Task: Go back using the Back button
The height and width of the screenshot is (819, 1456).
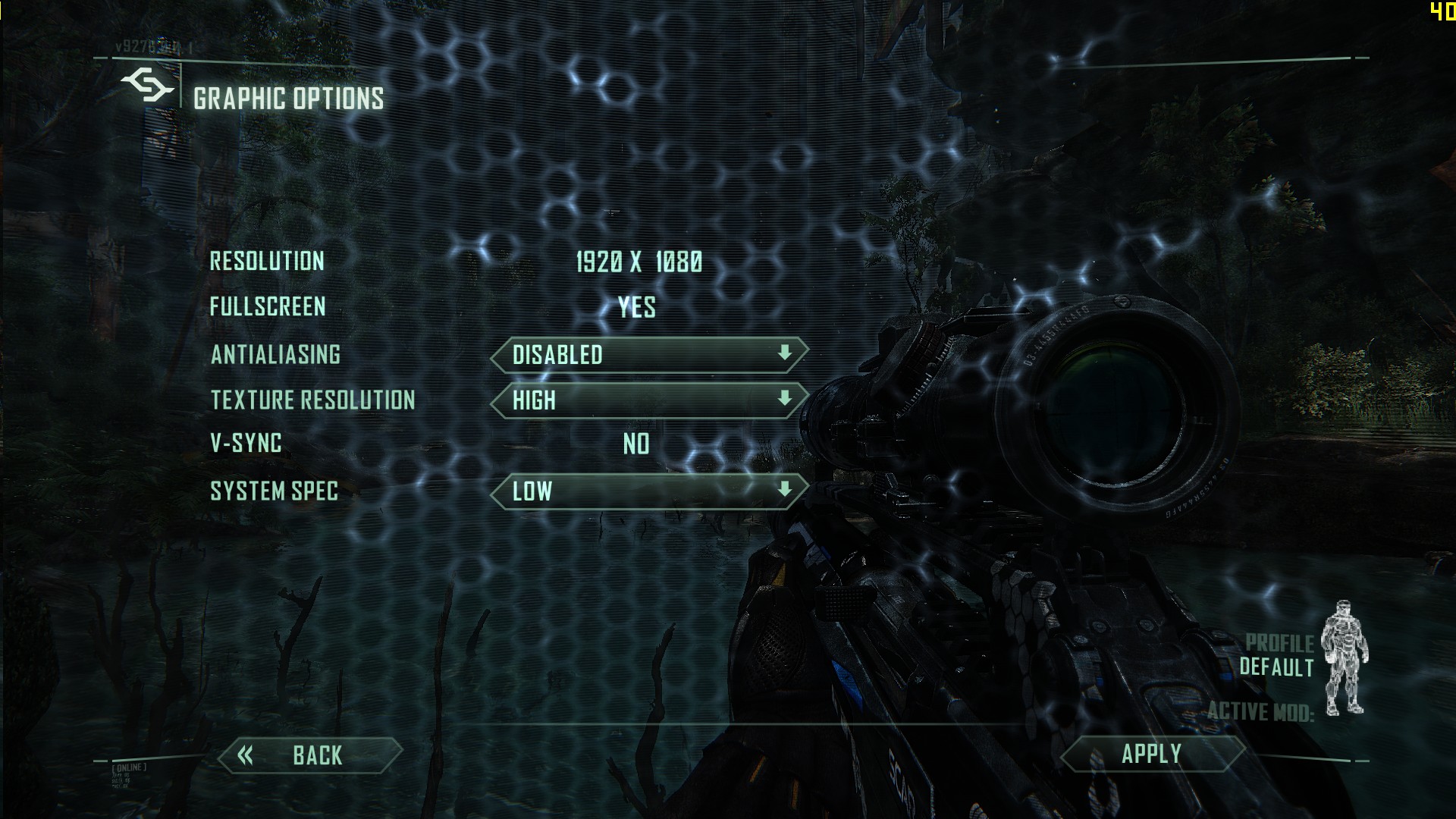Action: point(309,755)
